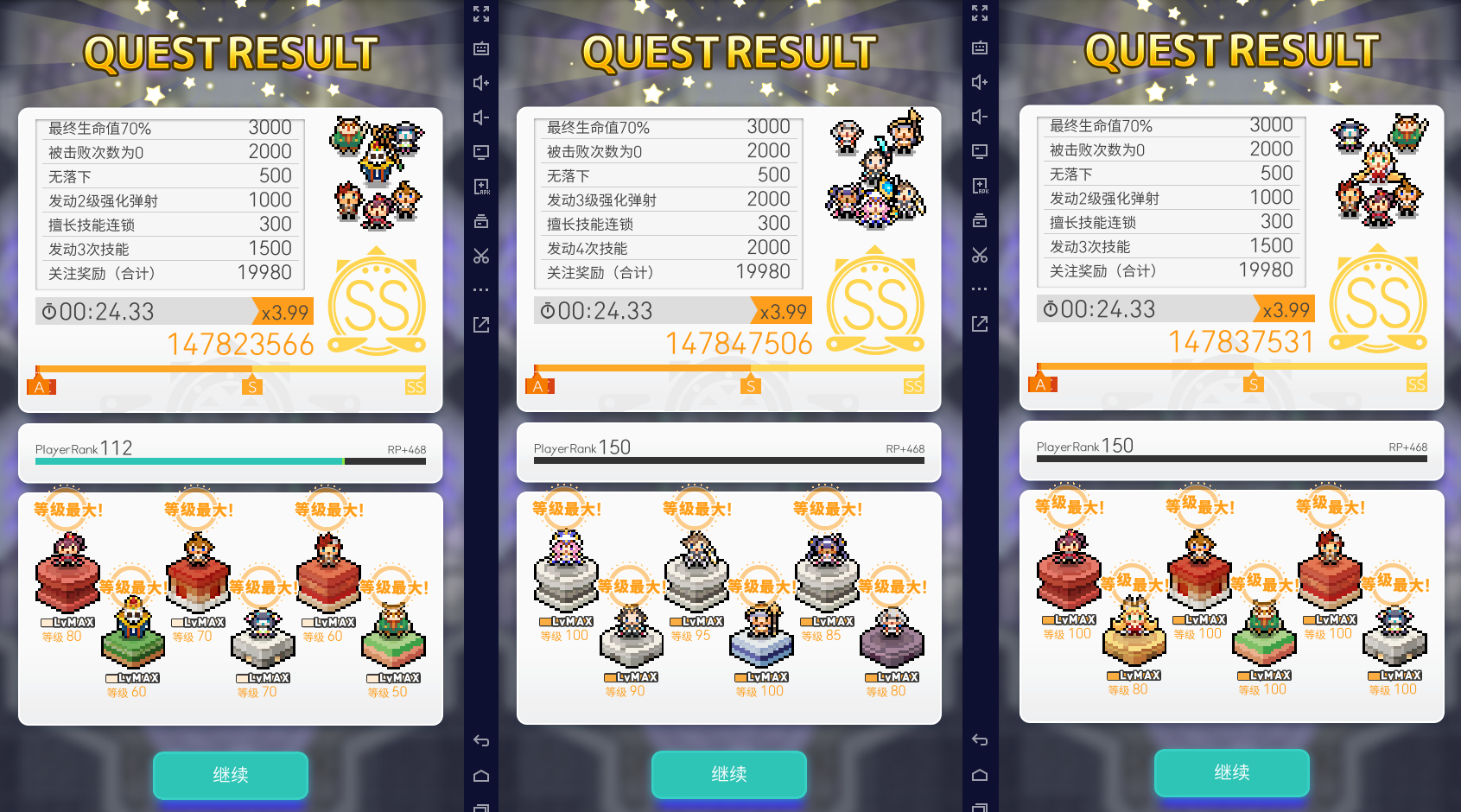
Task: Take a screenshot using the sidebar camera icon
Action: (x=482, y=49)
